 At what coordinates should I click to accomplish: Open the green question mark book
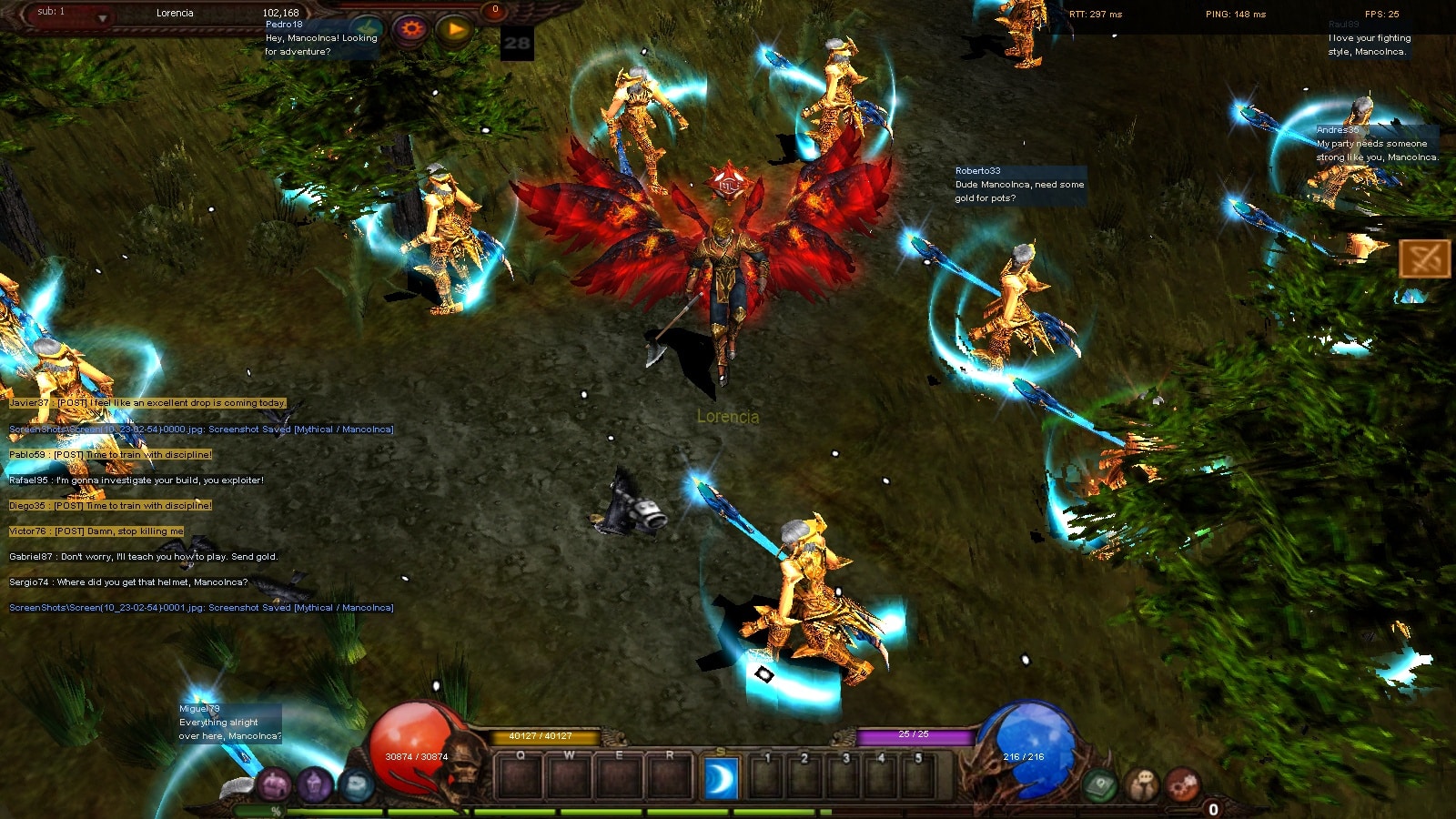click(x=1099, y=784)
